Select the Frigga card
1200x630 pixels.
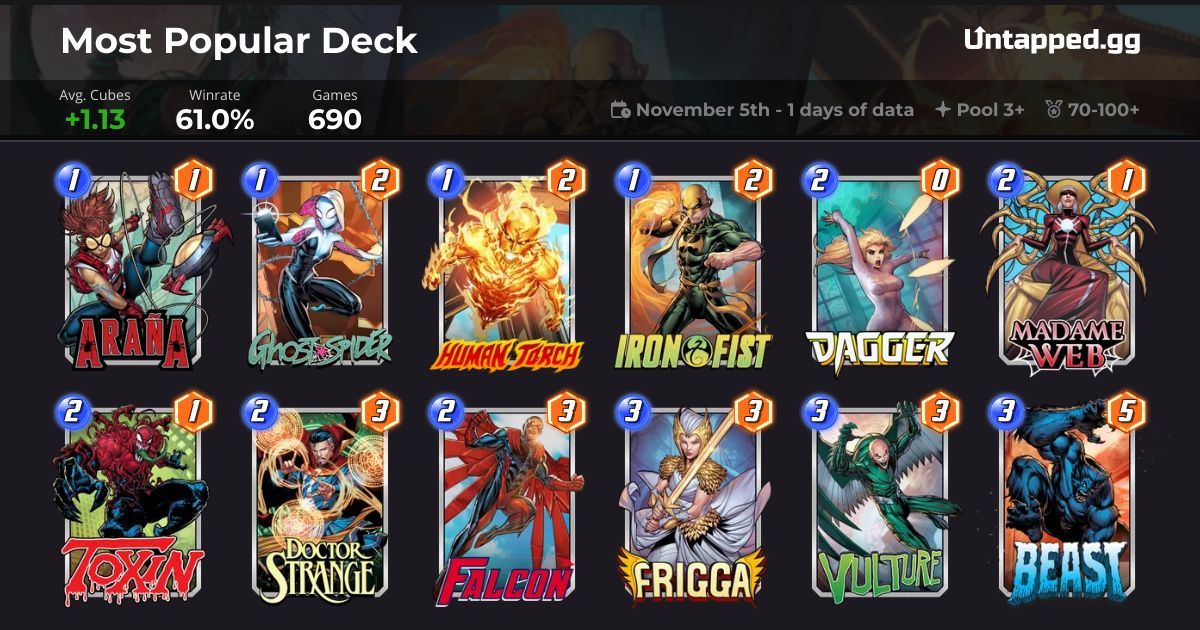[693, 505]
